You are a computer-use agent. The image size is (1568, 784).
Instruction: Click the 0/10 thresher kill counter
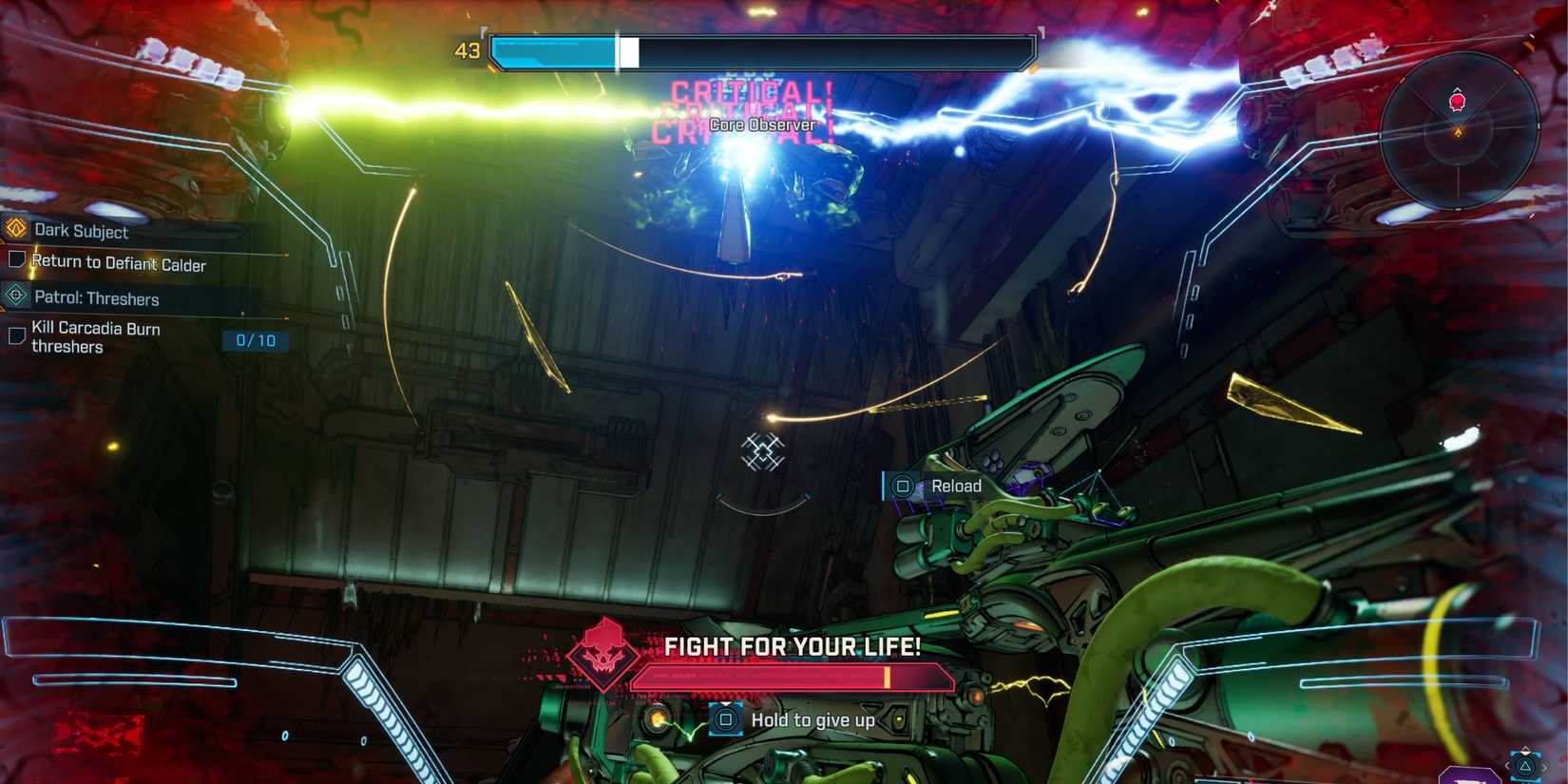tap(257, 340)
